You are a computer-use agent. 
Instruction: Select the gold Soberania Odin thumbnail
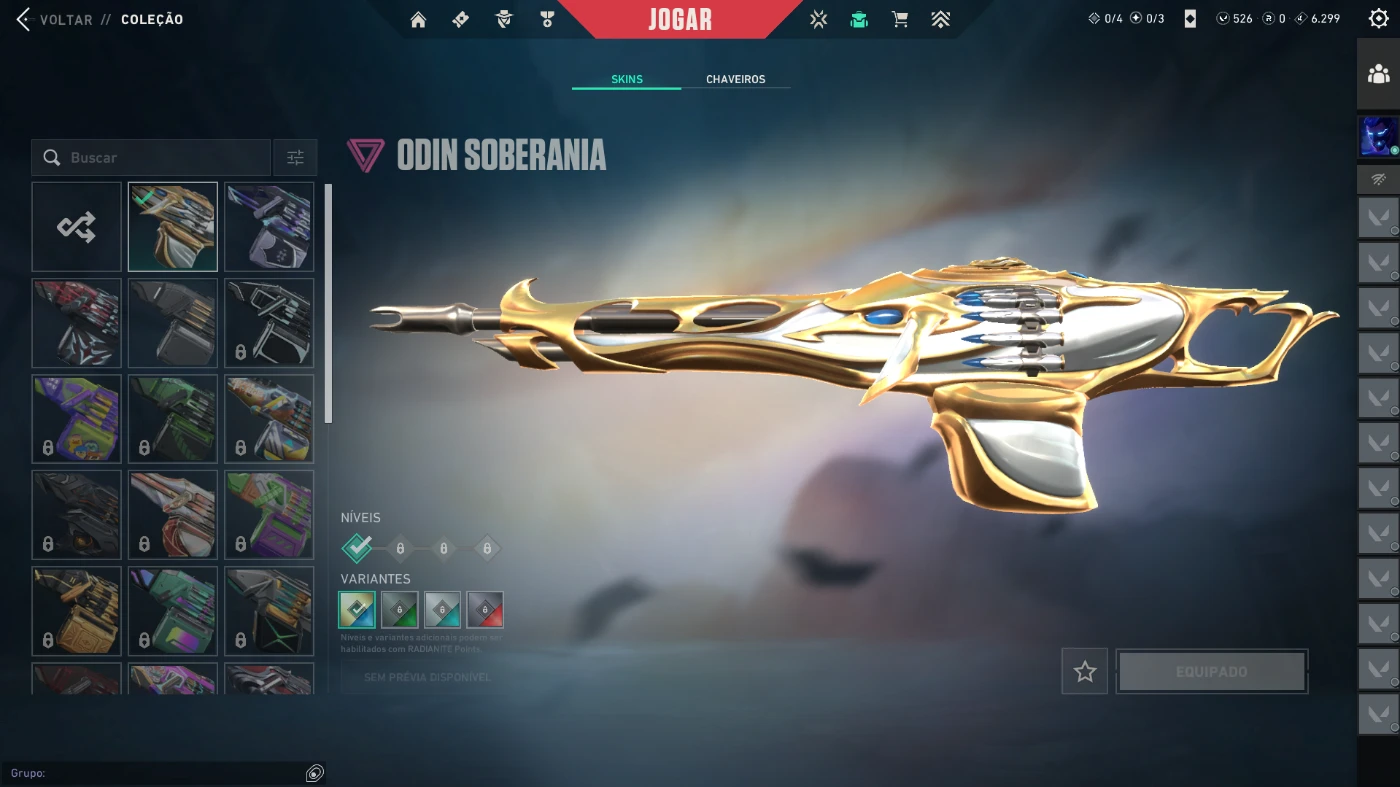pos(172,227)
